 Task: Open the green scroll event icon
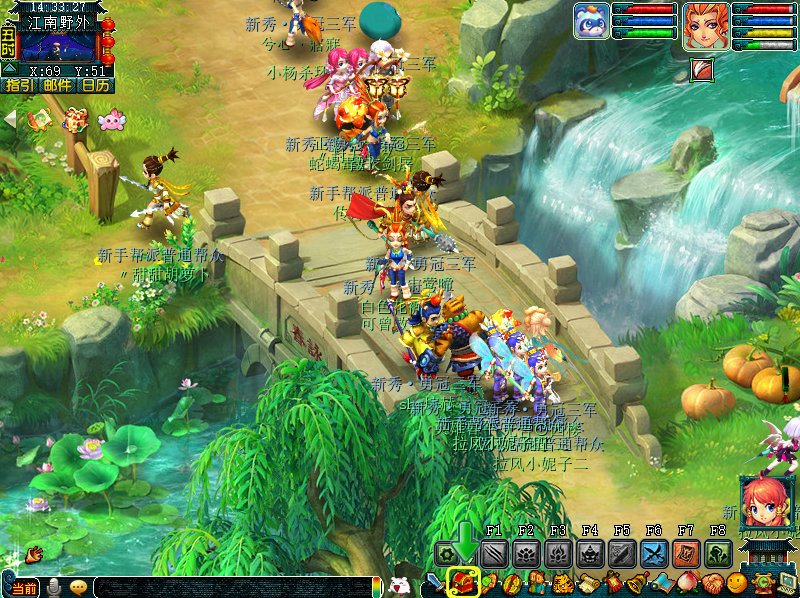[x=40, y=120]
